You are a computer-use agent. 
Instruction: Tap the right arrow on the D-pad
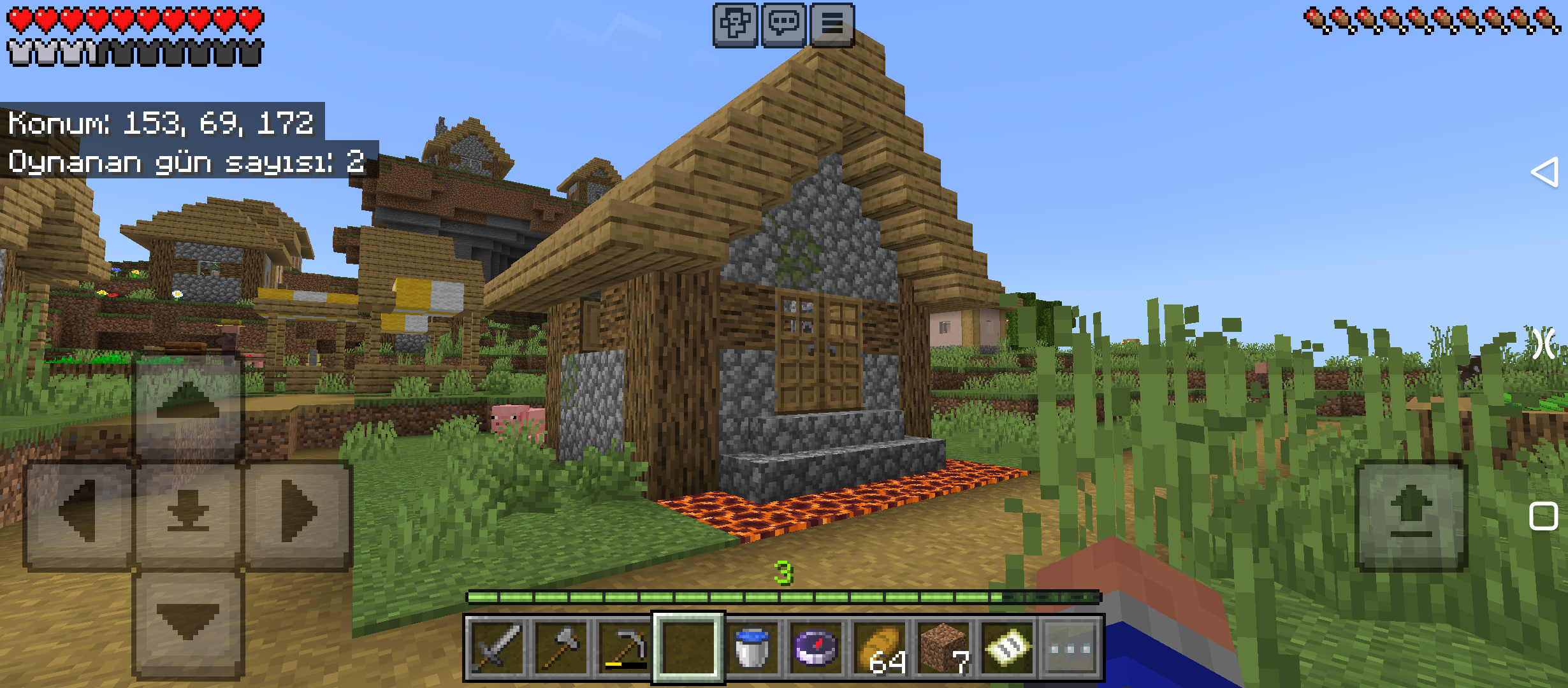(298, 512)
